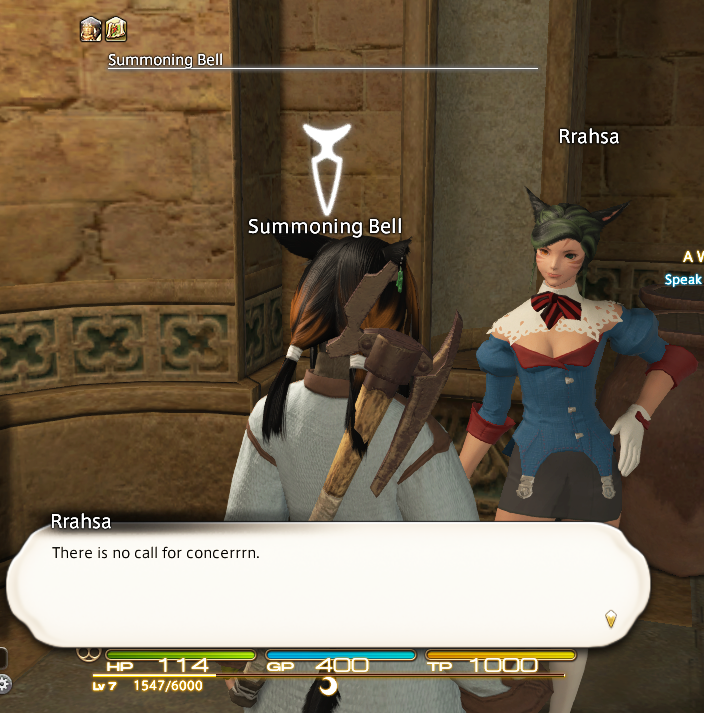Select the Summoning Bell target bar

click(x=322, y=61)
